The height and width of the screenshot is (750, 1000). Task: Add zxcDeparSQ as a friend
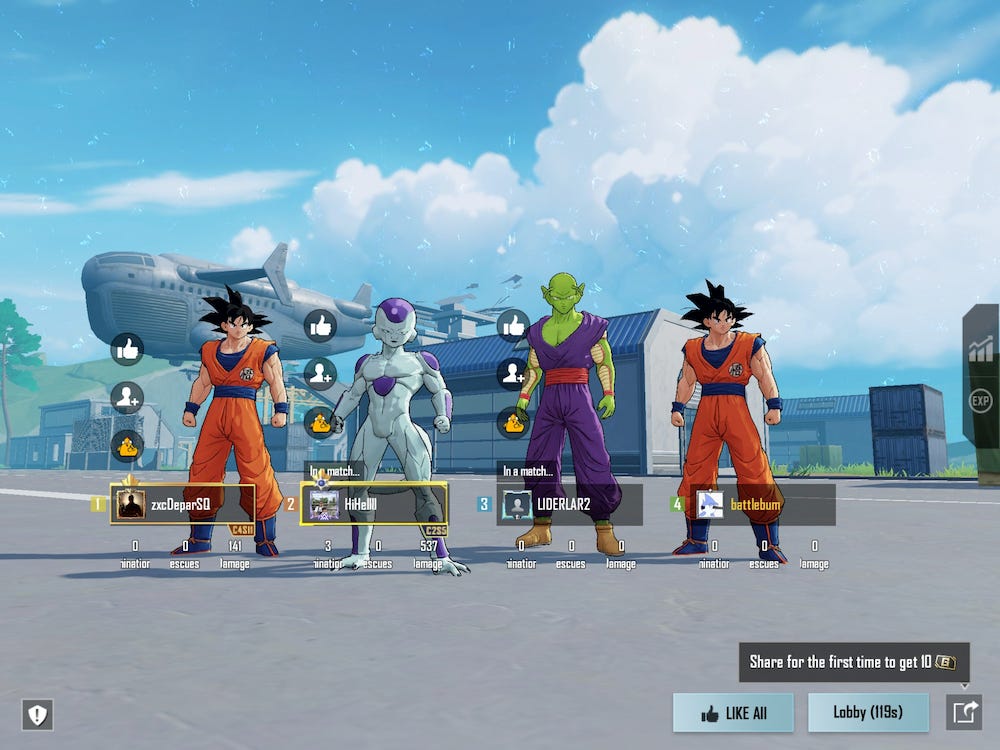click(x=127, y=397)
